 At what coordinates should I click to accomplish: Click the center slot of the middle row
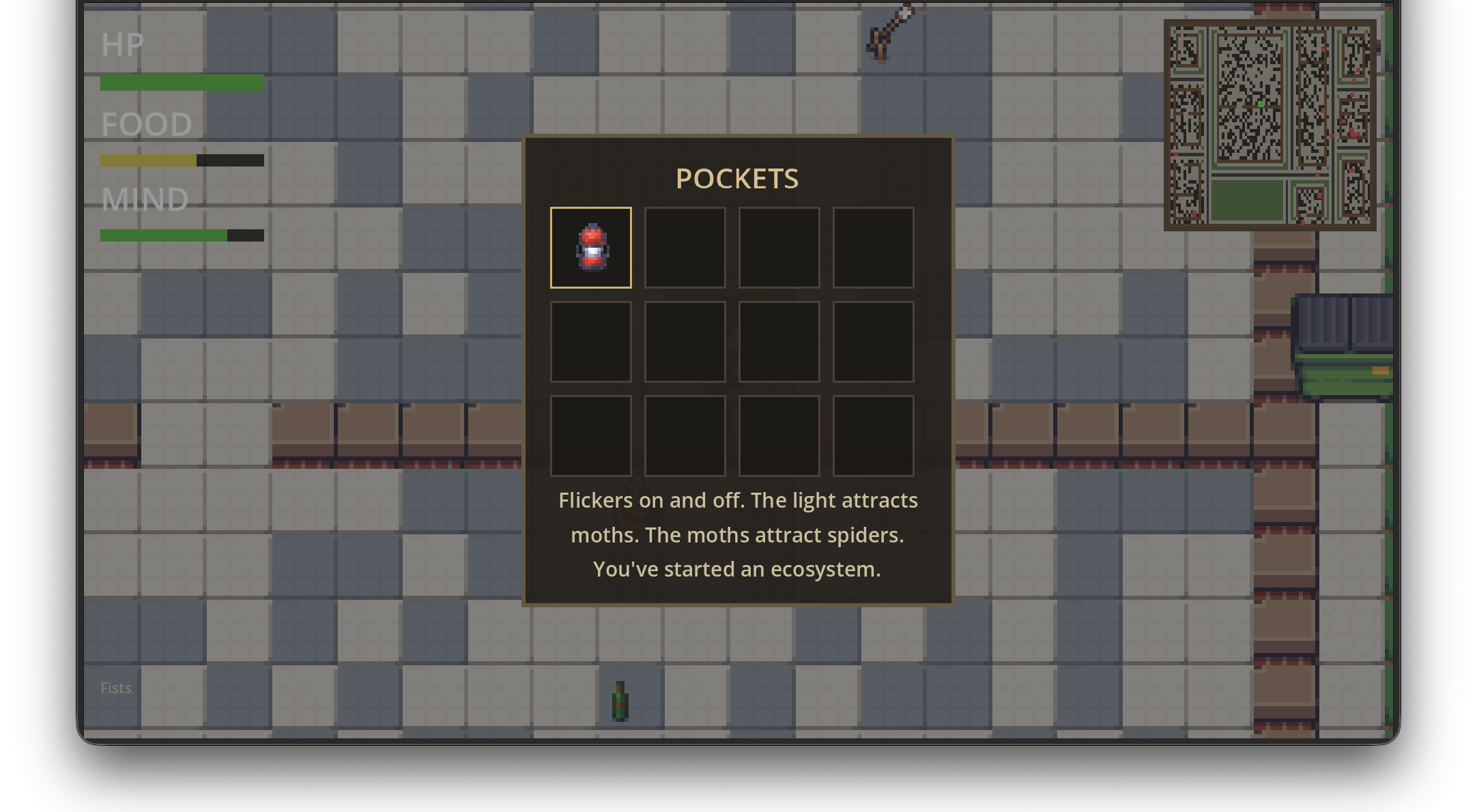[x=779, y=341]
